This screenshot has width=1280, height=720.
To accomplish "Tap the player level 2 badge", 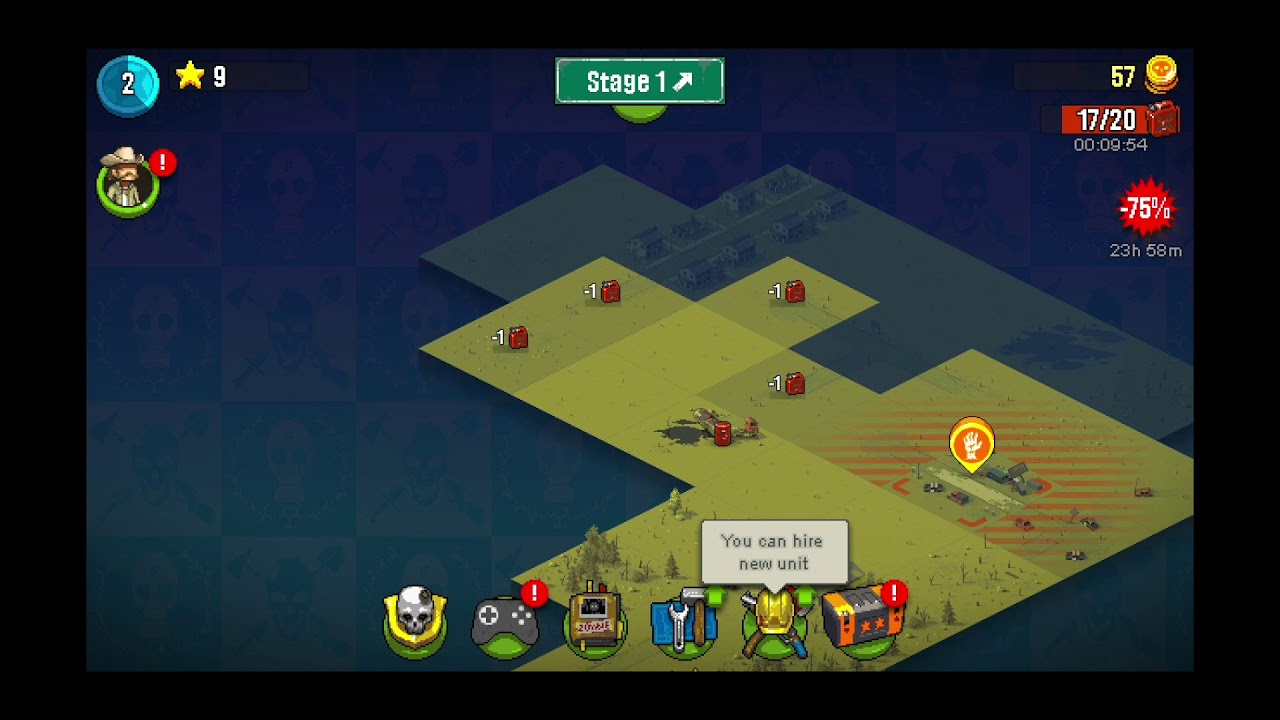I will tap(128, 85).
